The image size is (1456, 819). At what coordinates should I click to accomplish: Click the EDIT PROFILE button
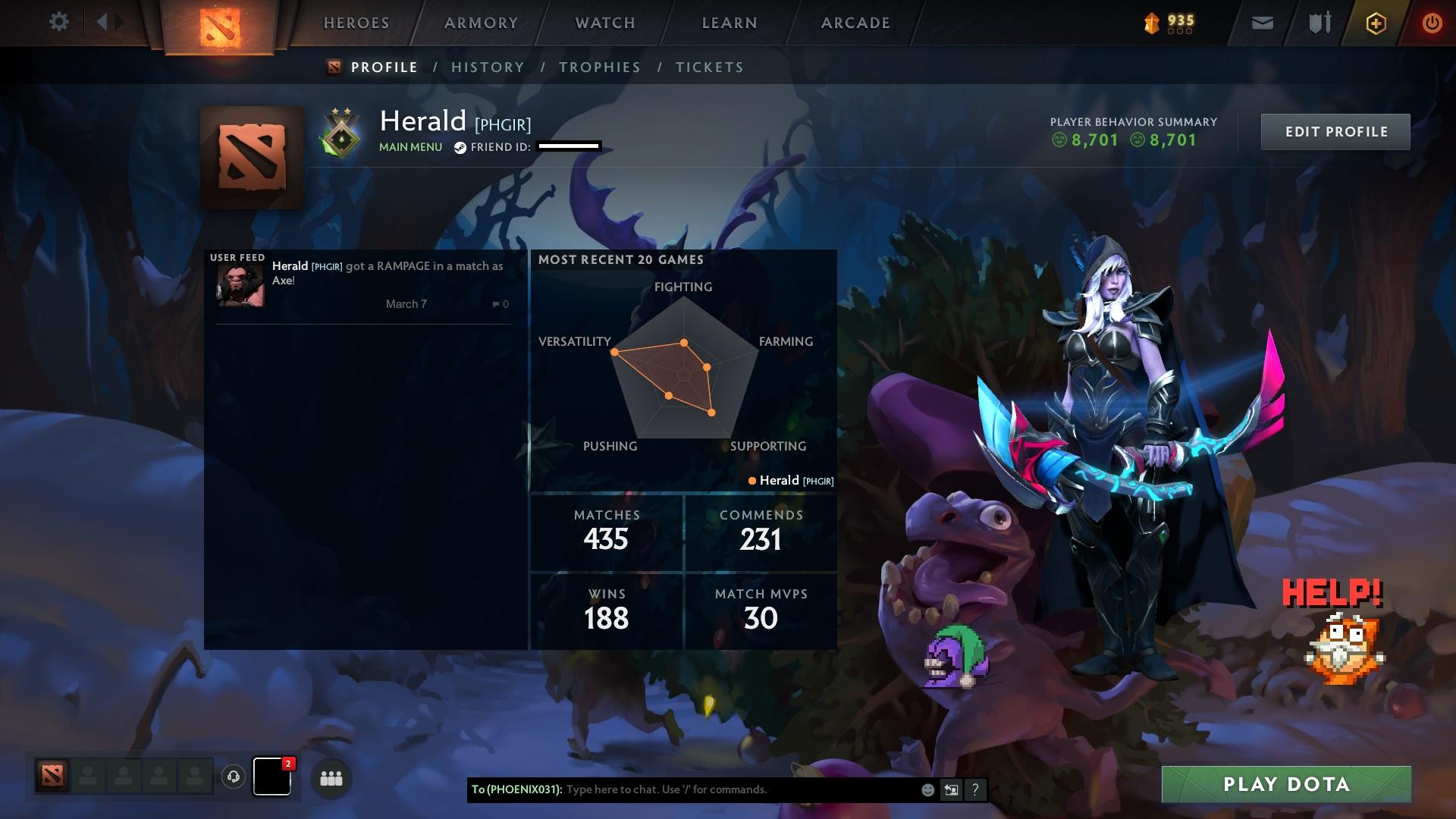coord(1335,131)
